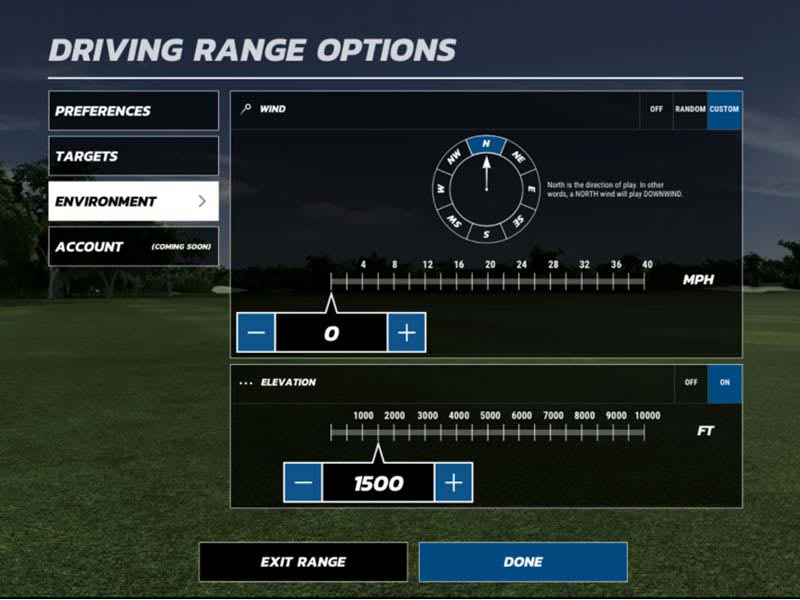This screenshot has width=800, height=600.
Task: Choose S on the wind compass
Action: pyautogui.click(x=486, y=234)
